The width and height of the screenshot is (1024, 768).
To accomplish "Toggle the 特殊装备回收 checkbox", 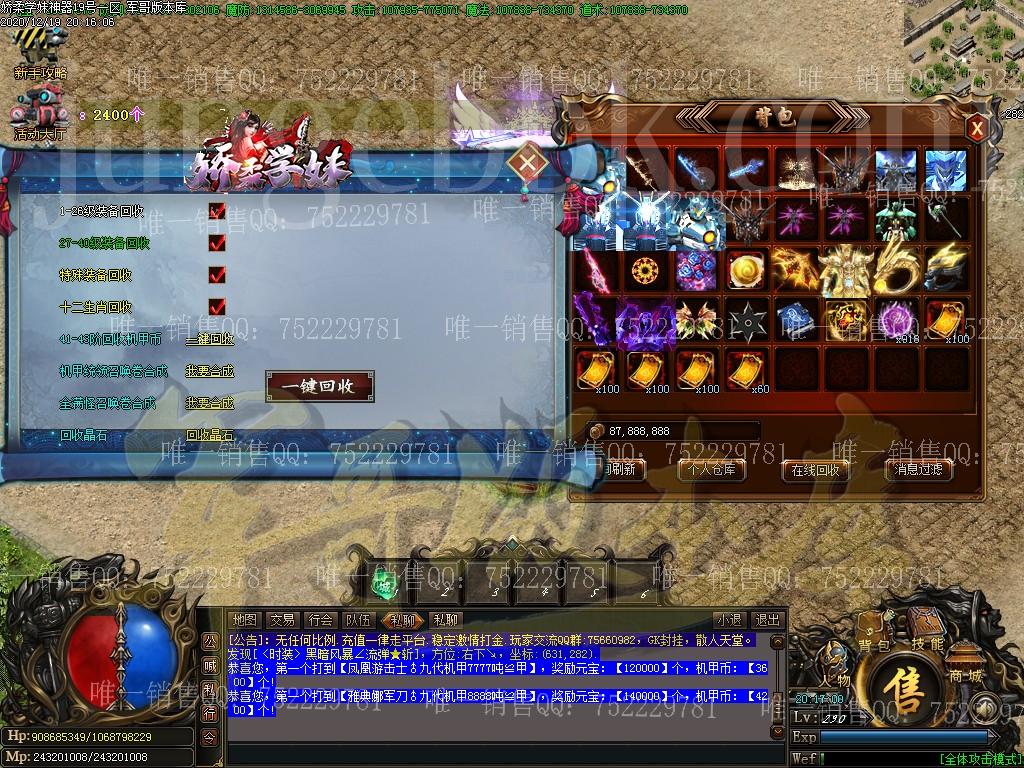I will (x=217, y=275).
